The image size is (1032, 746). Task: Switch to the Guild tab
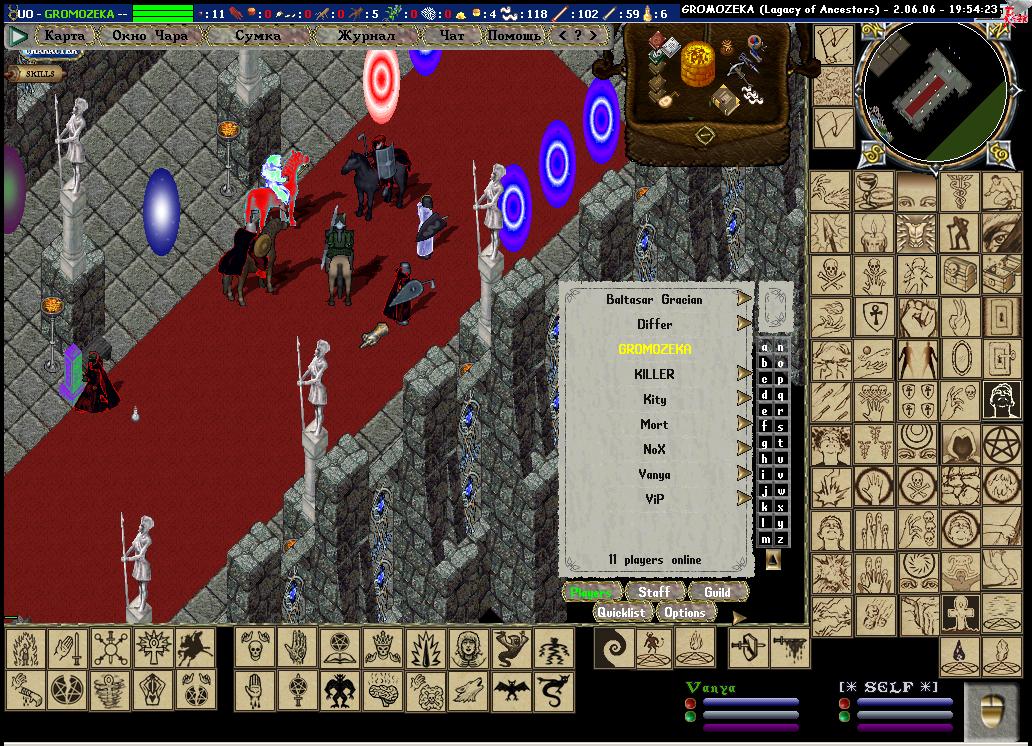pyautogui.click(x=717, y=592)
